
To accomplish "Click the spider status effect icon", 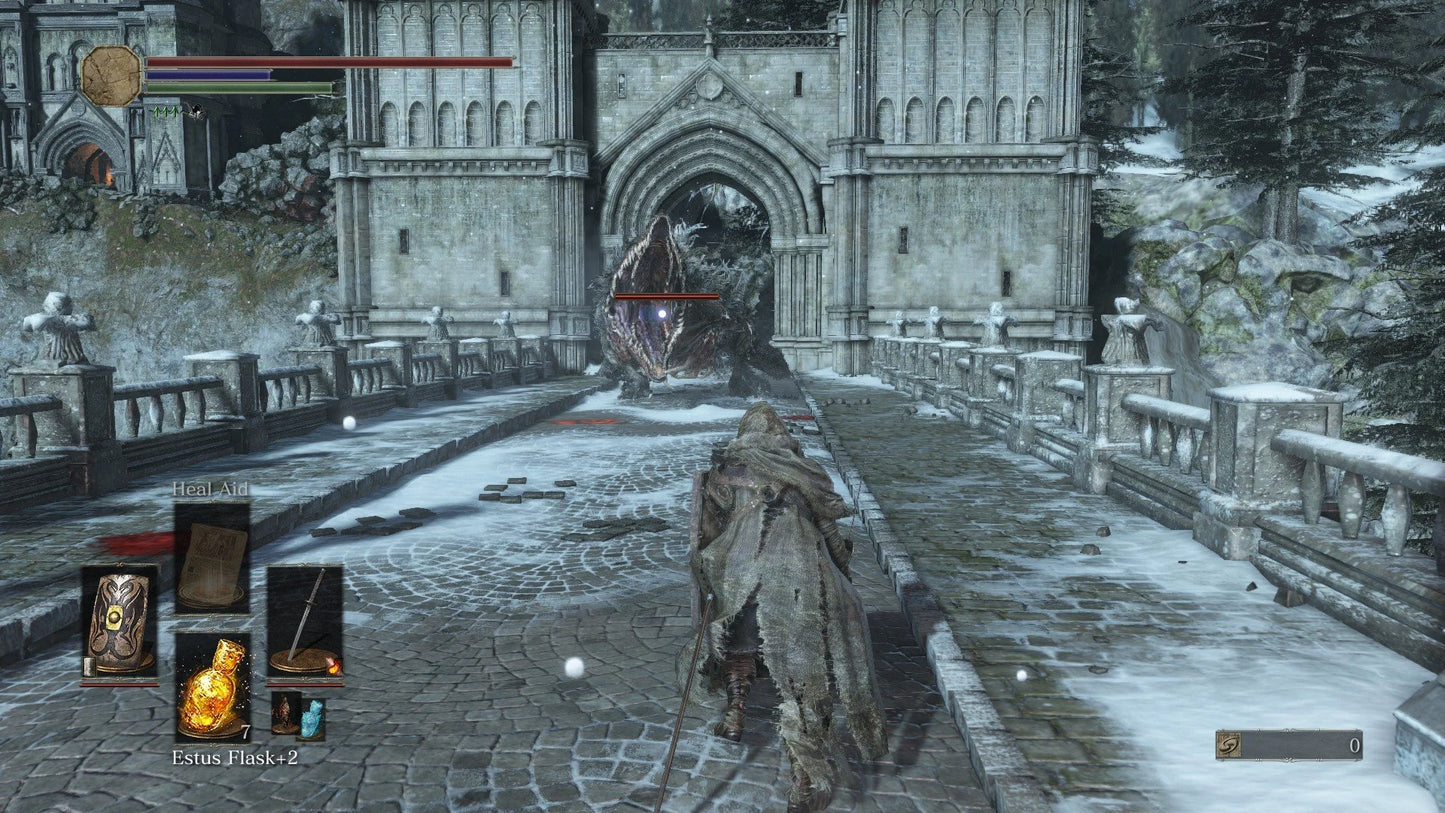I will [x=197, y=112].
